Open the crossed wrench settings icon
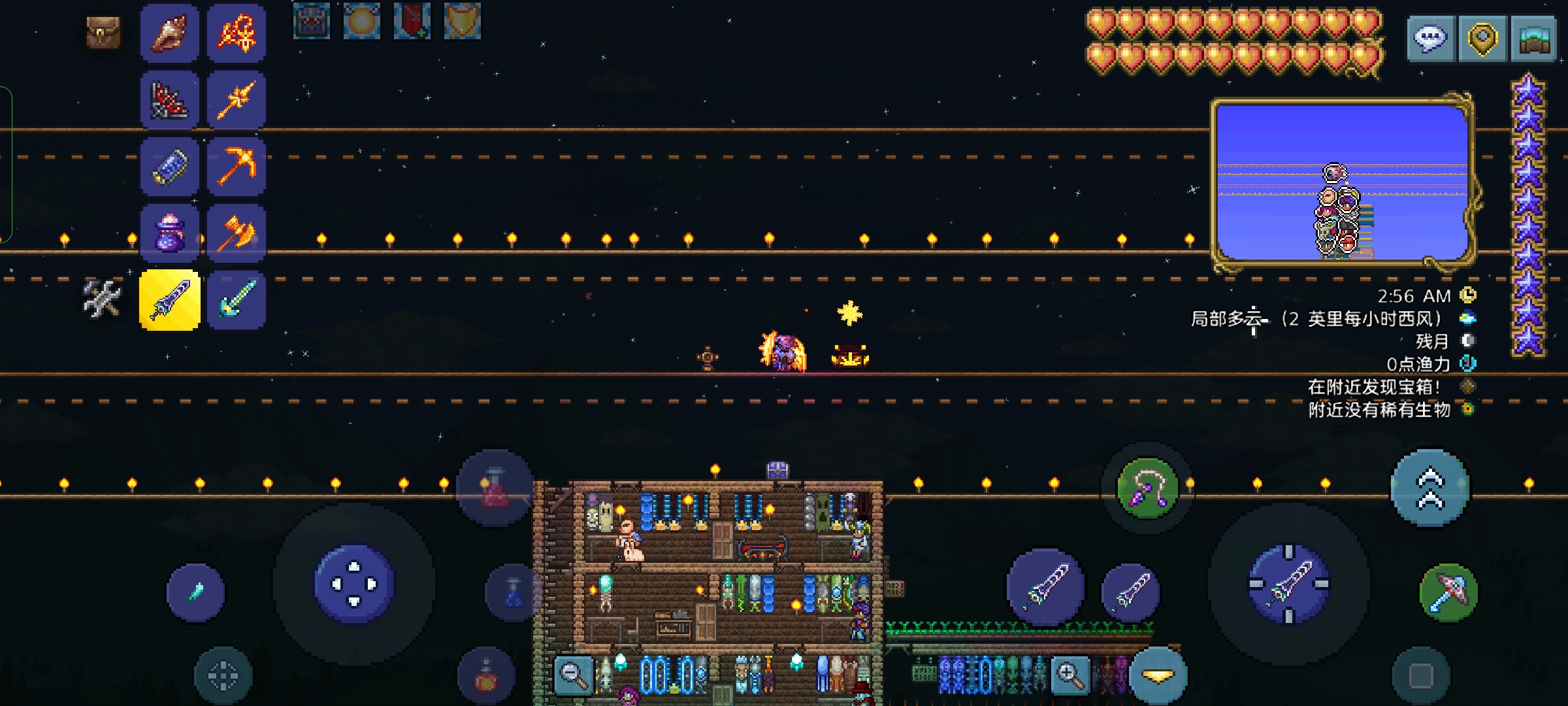This screenshot has height=706, width=1568. [102, 299]
